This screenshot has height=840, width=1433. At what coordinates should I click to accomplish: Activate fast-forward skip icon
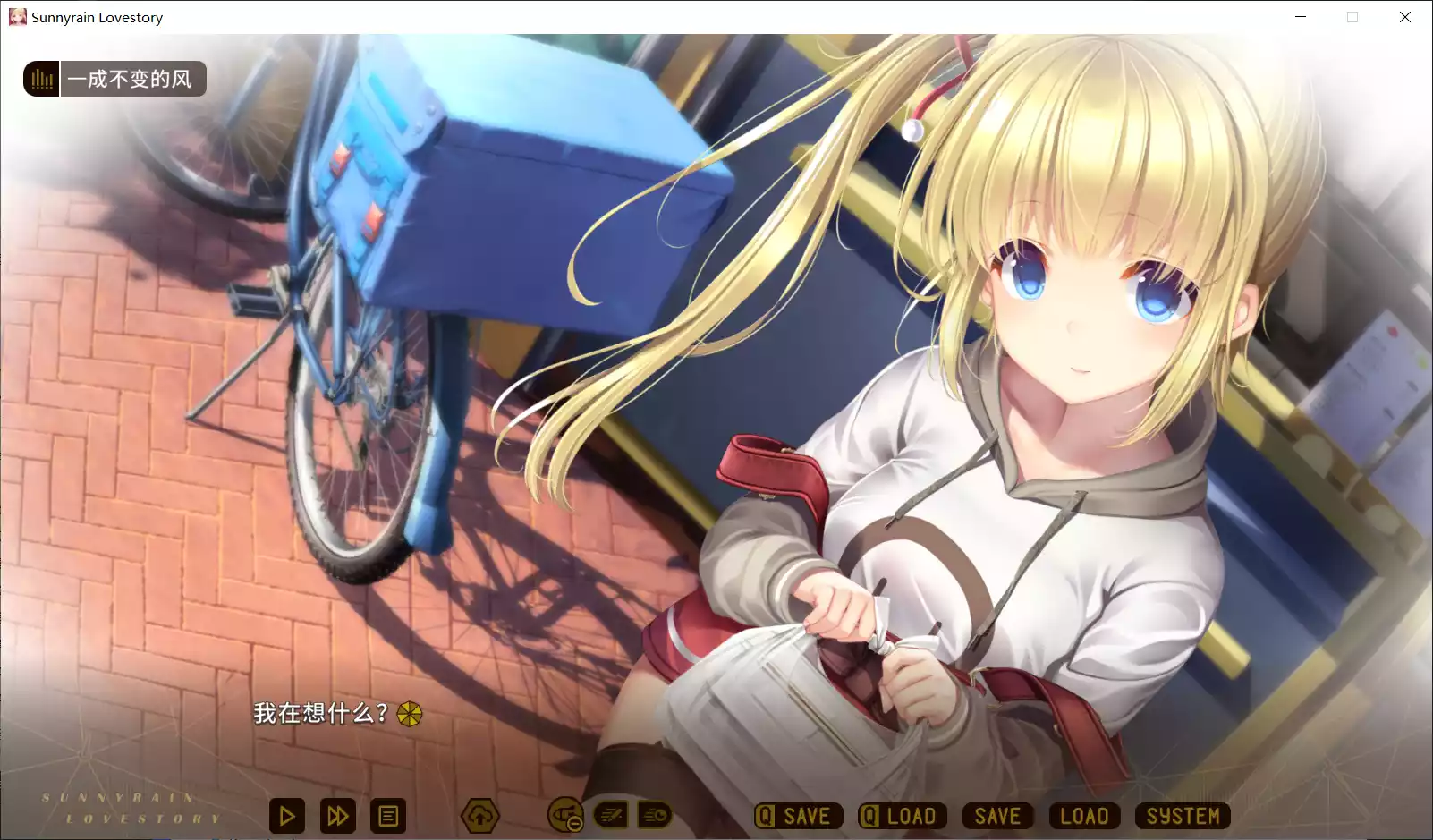(x=337, y=816)
